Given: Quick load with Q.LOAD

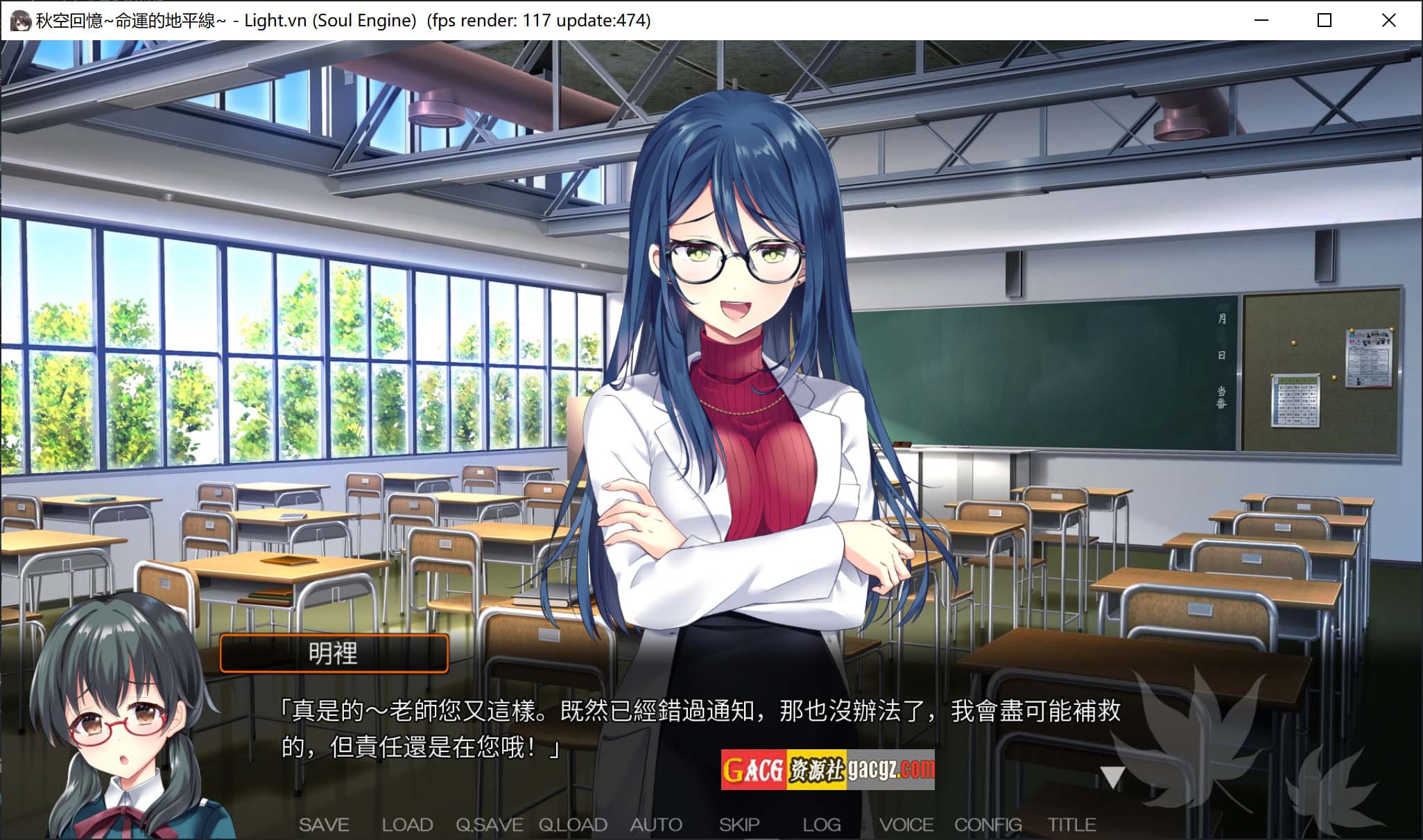Looking at the screenshot, I should point(573,825).
